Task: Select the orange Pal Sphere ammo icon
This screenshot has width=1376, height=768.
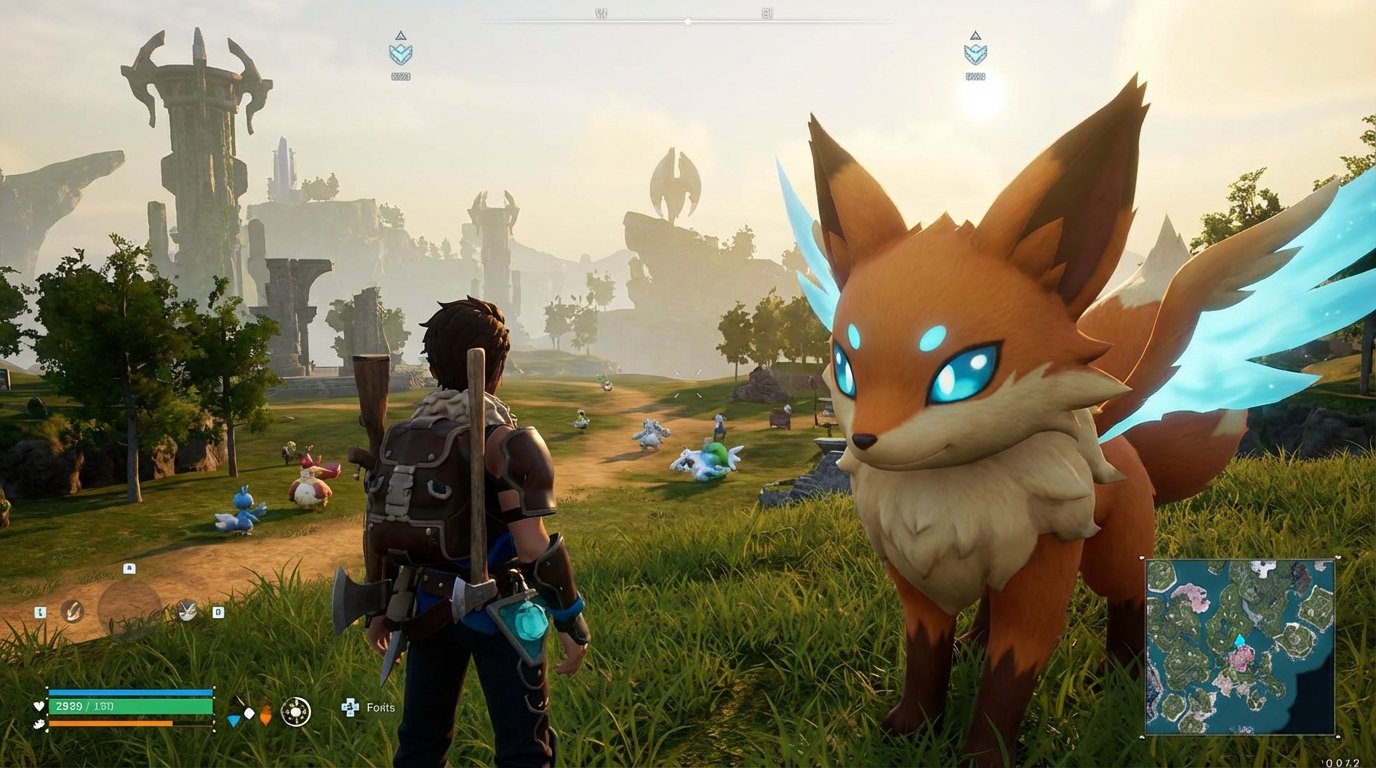Action: pos(266,712)
